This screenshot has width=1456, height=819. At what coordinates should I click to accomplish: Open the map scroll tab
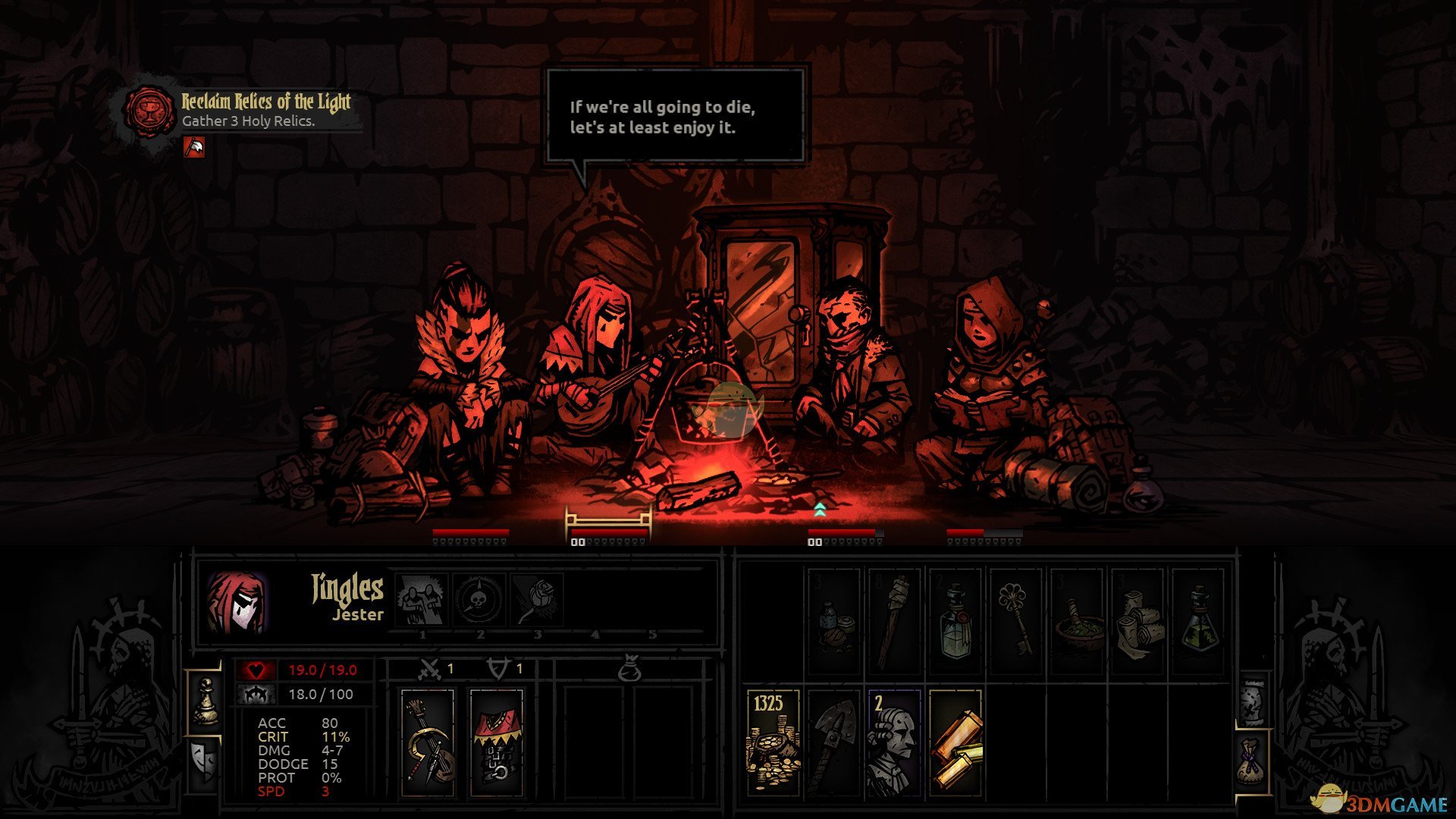point(1253,701)
